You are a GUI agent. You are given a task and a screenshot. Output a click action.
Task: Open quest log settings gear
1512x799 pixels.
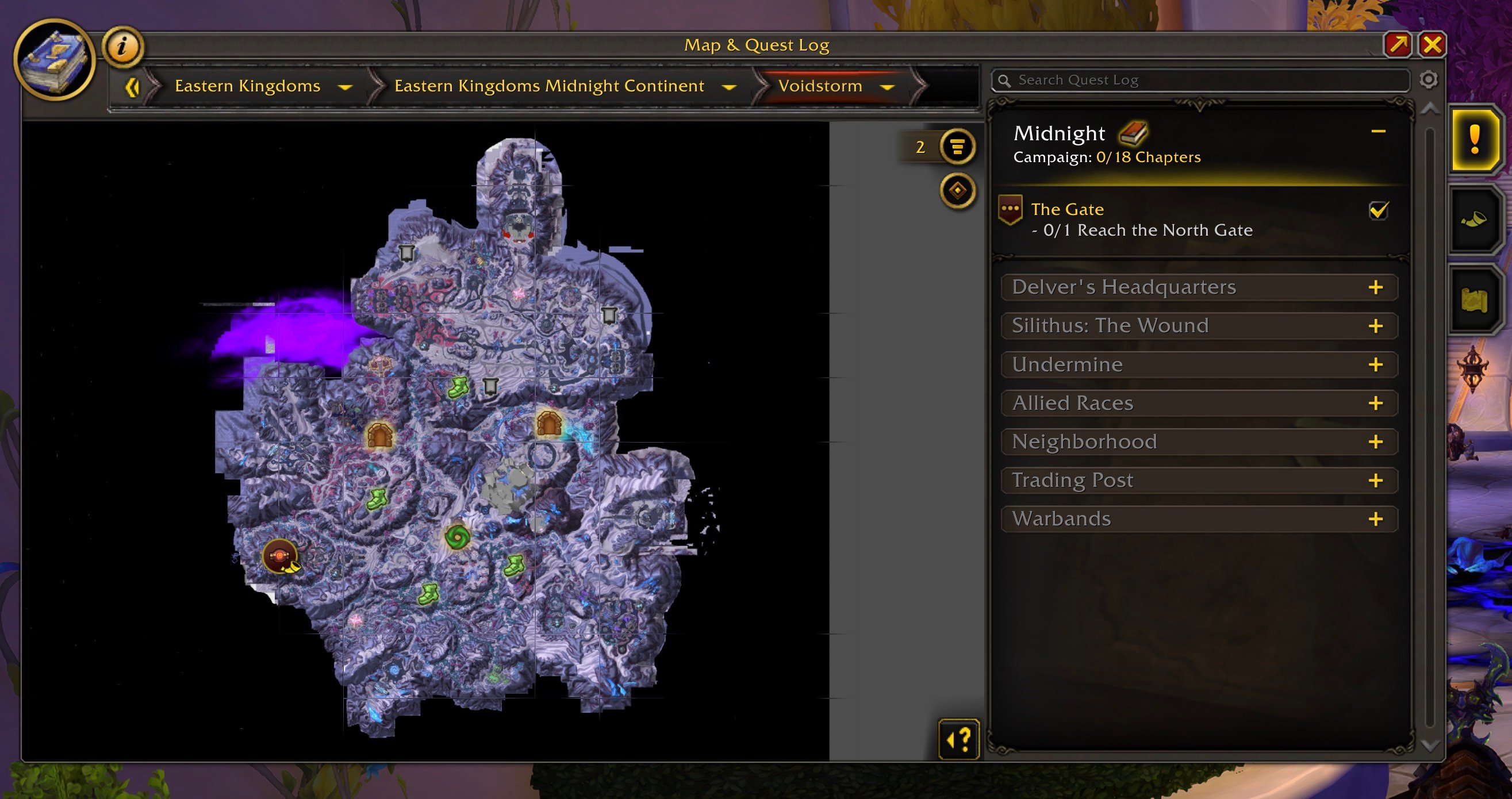pos(1428,80)
